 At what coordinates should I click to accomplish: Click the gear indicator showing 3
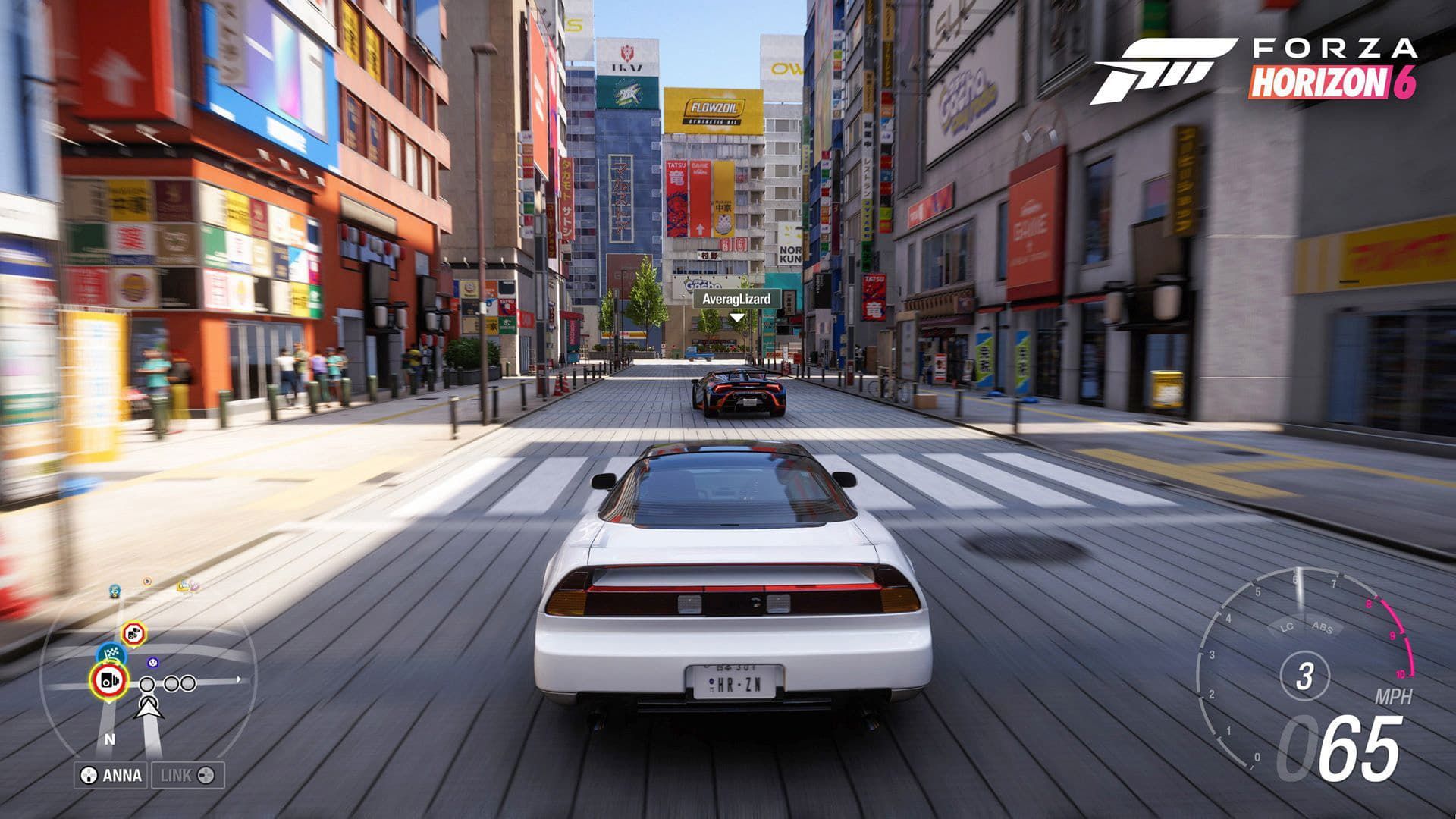[x=1307, y=676]
